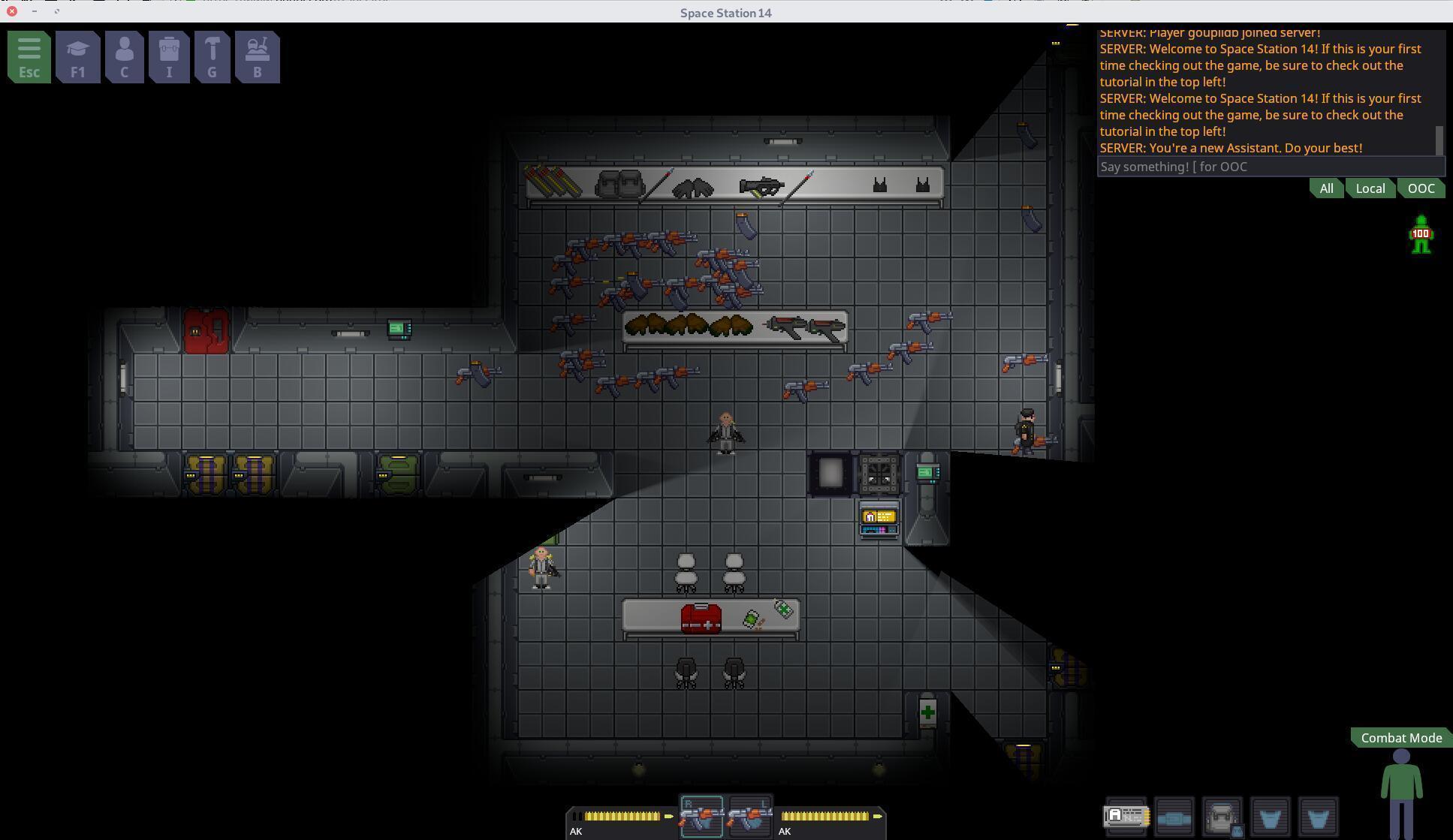Image resolution: width=1453 pixels, height=840 pixels.
Task: Open the character menu (C icon)
Action: click(x=123, y=56)
